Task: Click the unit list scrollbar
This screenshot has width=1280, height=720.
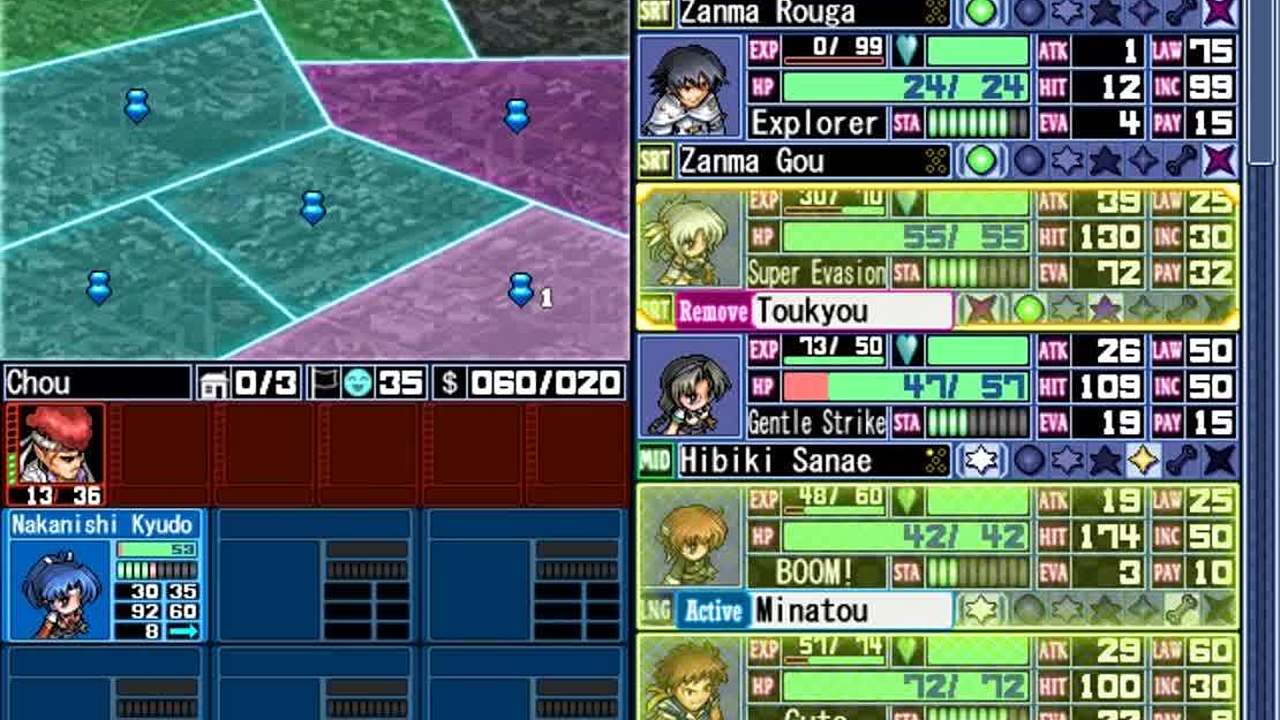Action: coord(1263,80)
